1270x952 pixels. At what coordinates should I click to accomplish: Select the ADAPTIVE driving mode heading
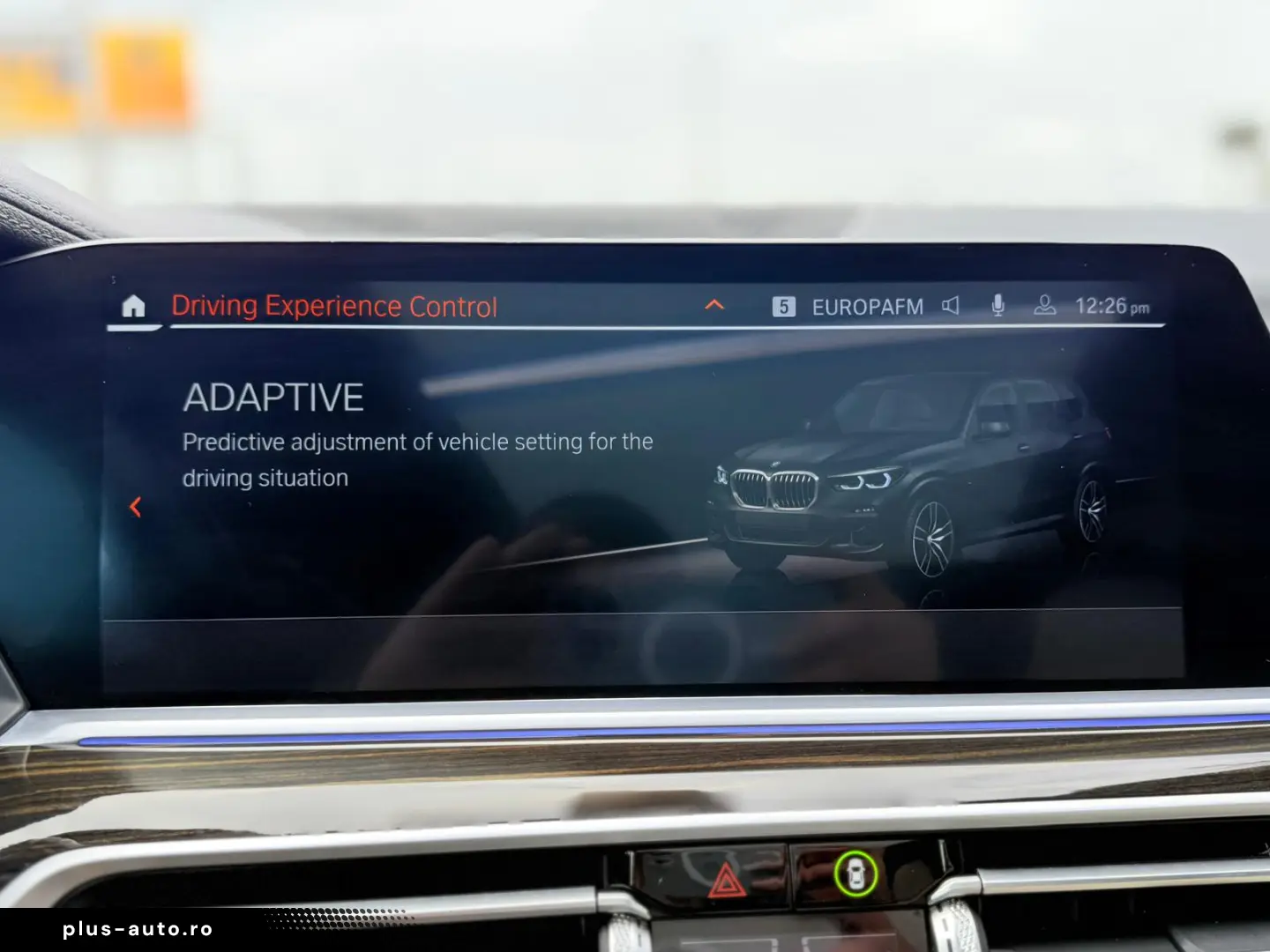(x=273, y=398)
